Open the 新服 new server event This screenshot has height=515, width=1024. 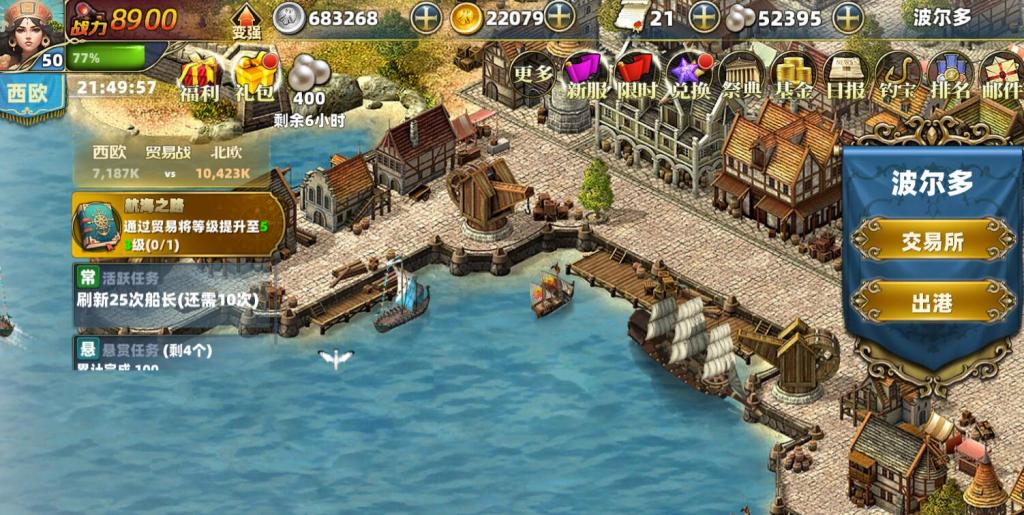point(586,74)
